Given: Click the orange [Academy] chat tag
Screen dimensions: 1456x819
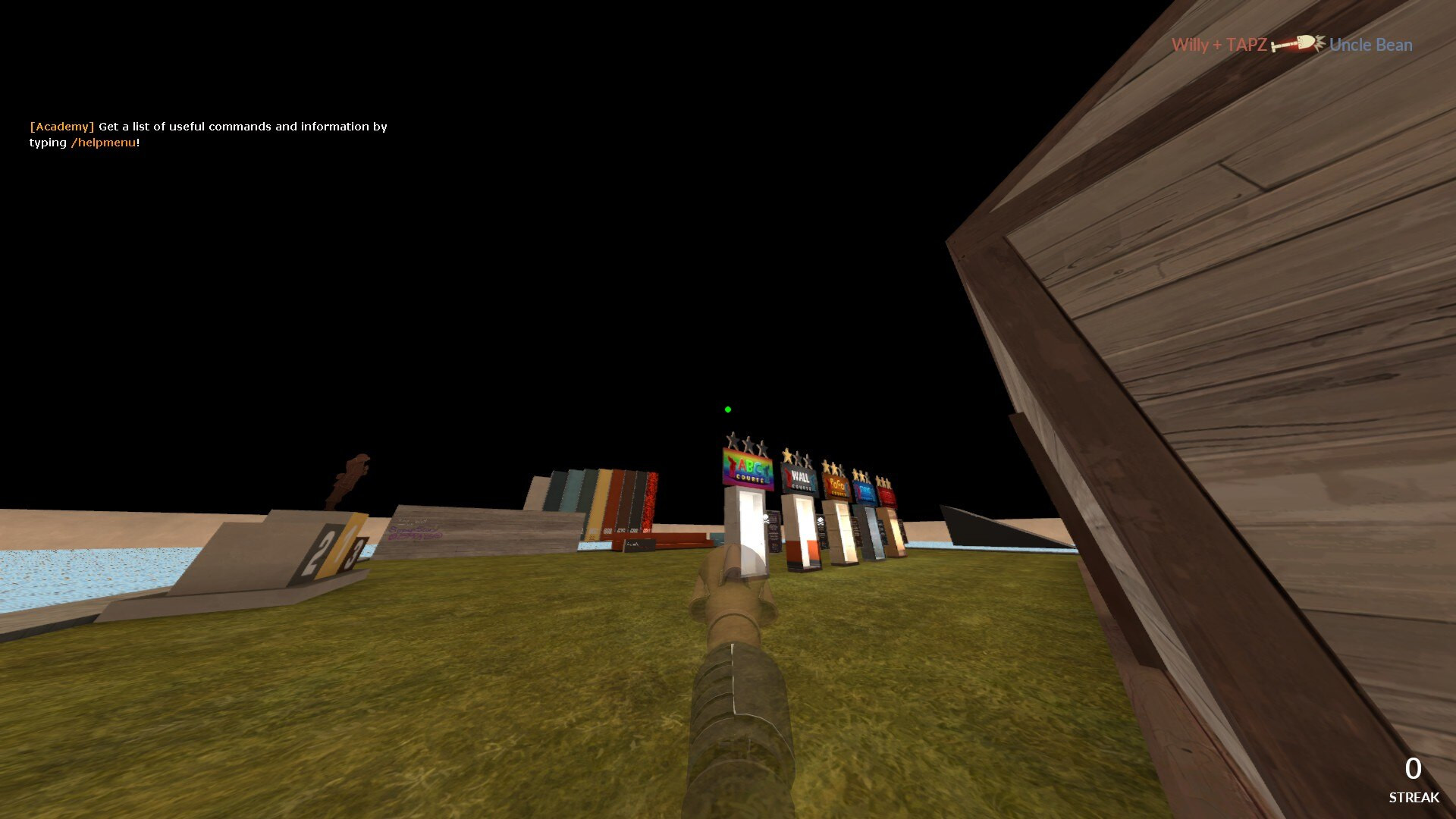Looking at the screenshot, I should 62,126.
